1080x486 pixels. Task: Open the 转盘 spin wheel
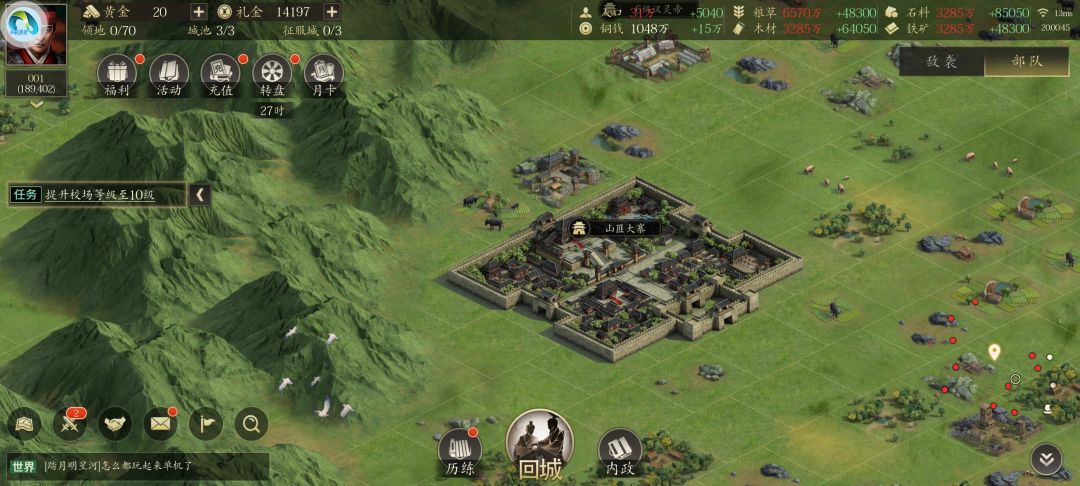point(272,72)
